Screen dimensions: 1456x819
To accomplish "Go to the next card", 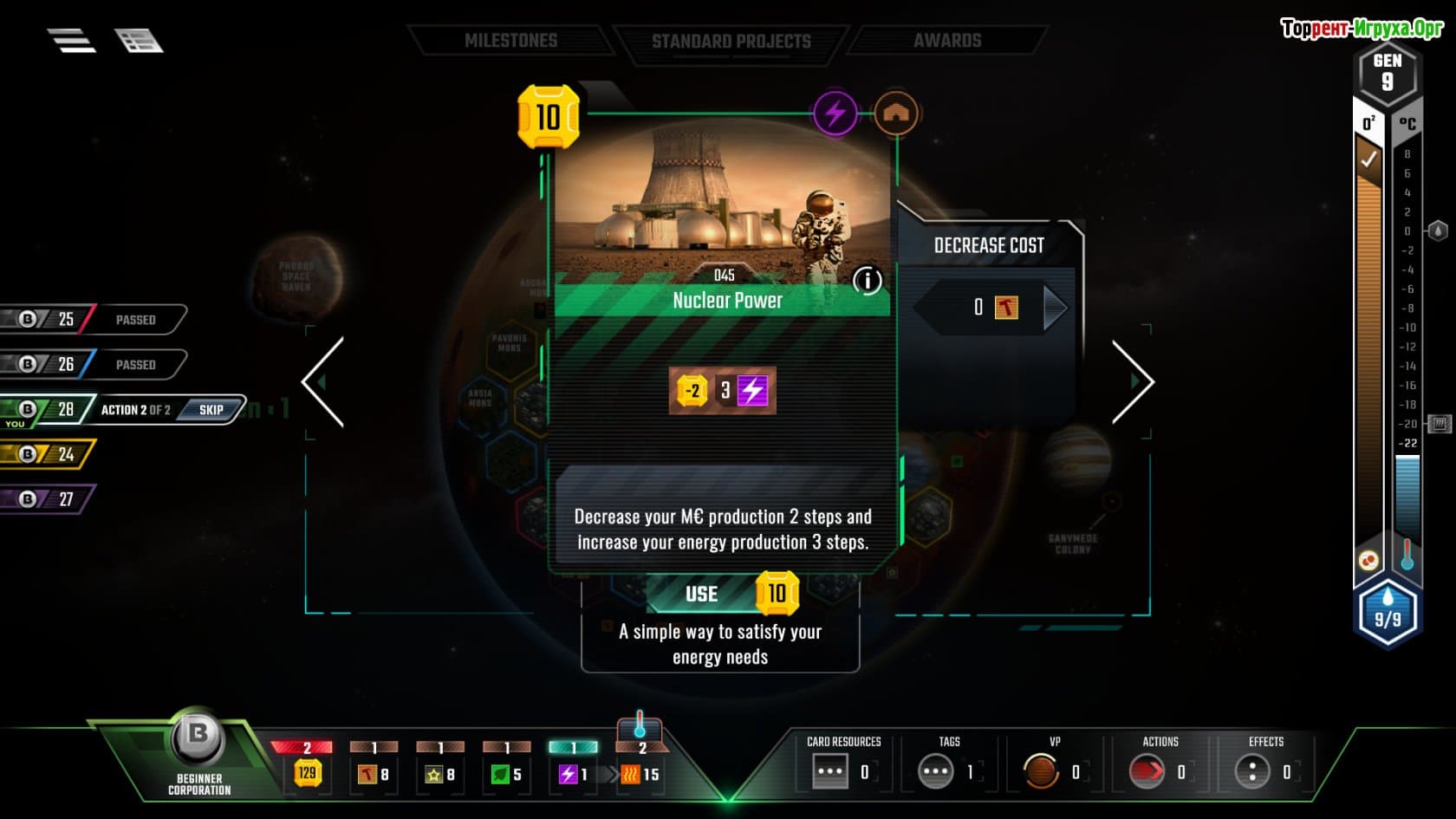I will coord(1133,381).
